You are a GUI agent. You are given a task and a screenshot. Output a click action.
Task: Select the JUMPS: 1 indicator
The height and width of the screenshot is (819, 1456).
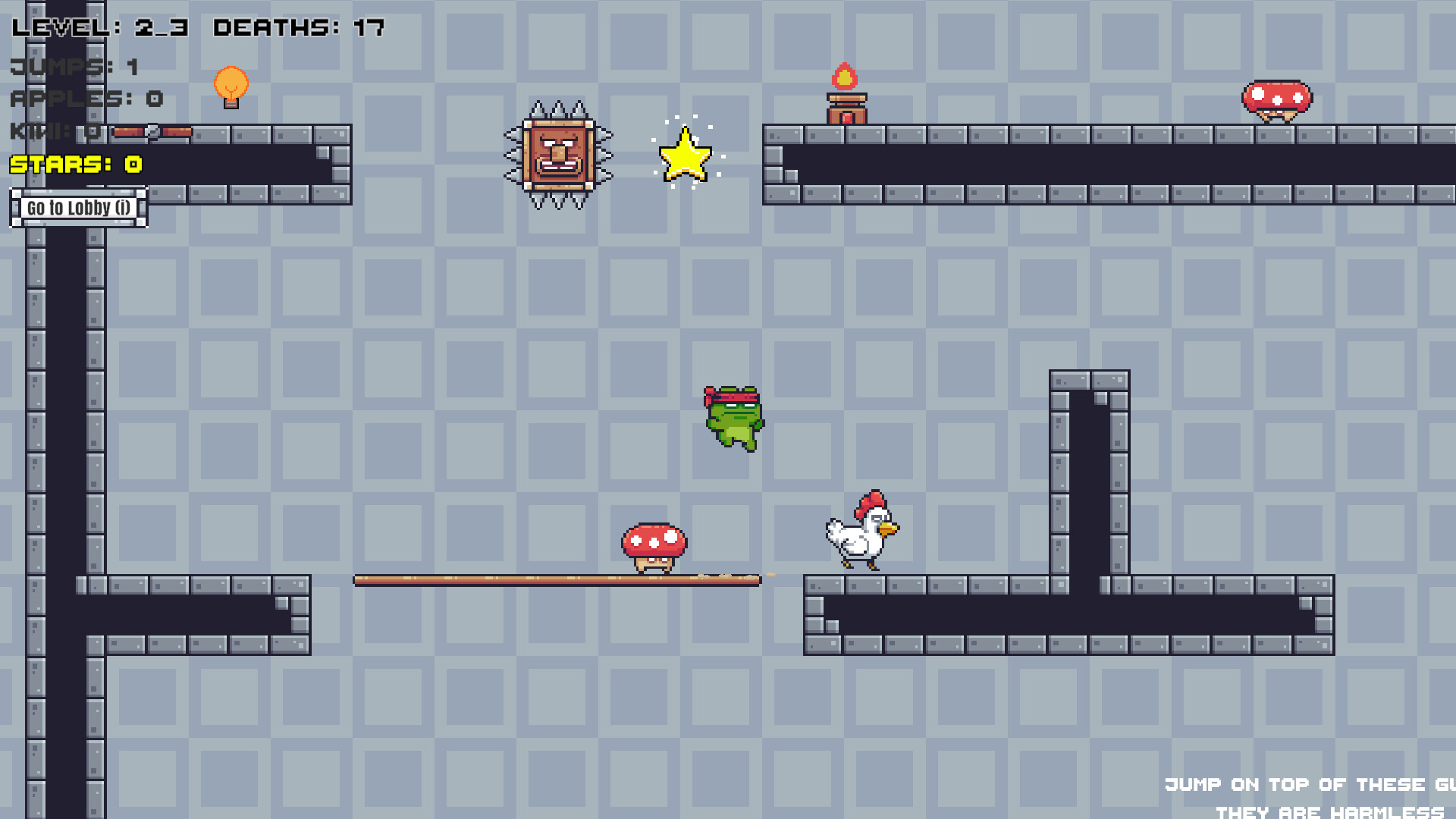point(72,67)
